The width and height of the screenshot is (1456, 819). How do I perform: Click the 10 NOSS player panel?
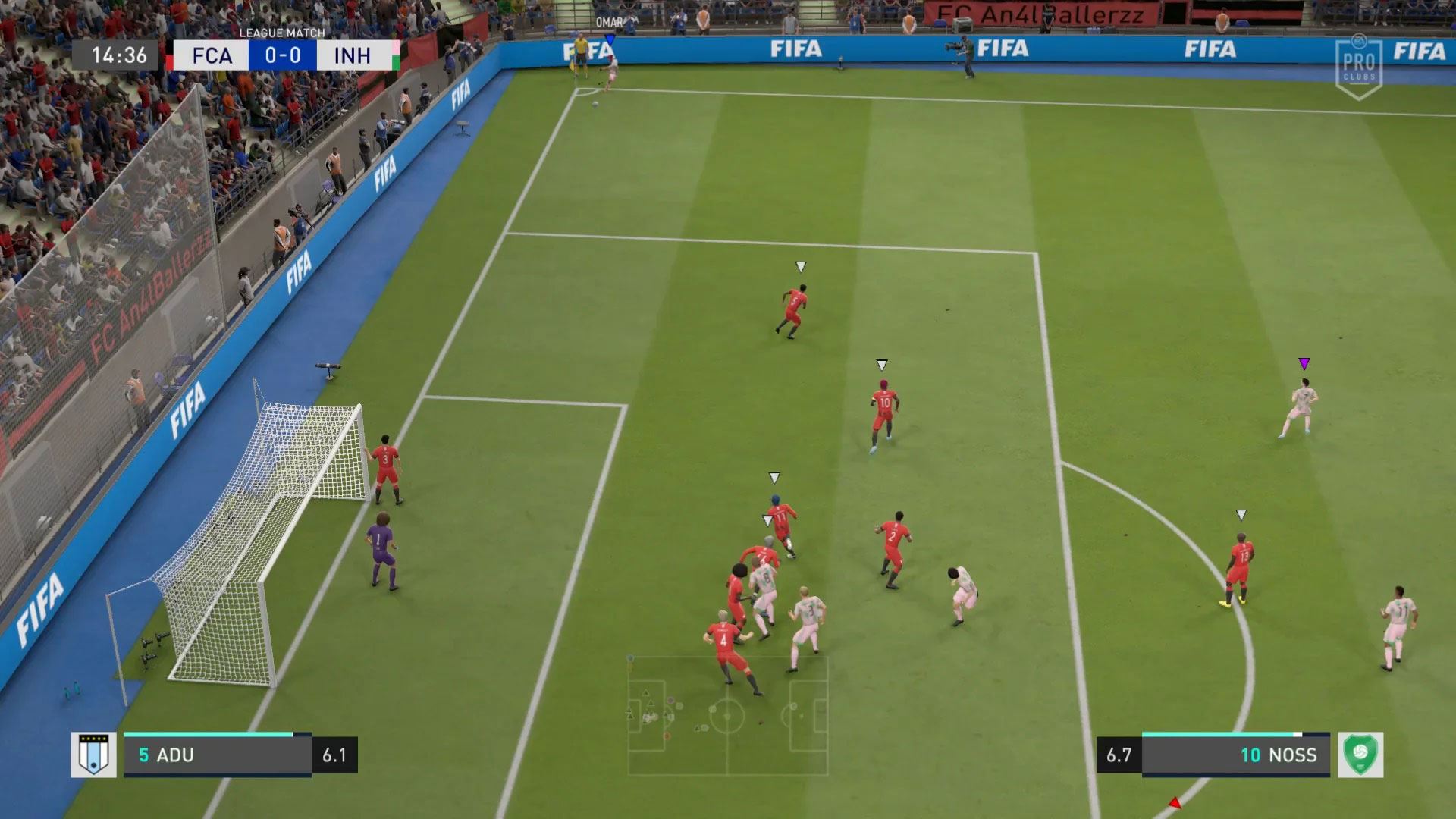click(x=1235, y=755)
